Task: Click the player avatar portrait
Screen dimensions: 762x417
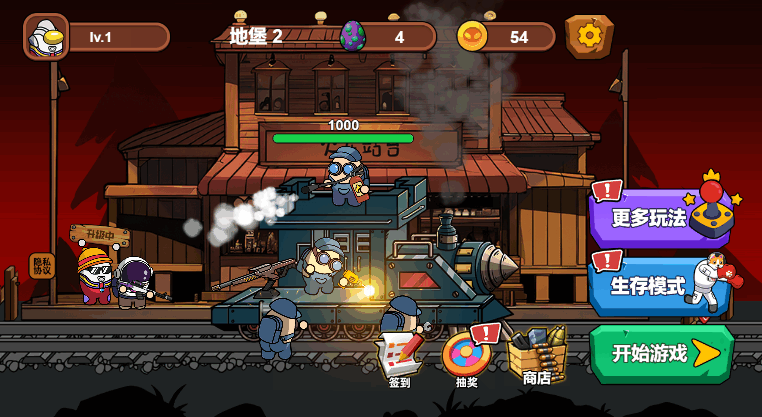Action: (x=45, y=37)
